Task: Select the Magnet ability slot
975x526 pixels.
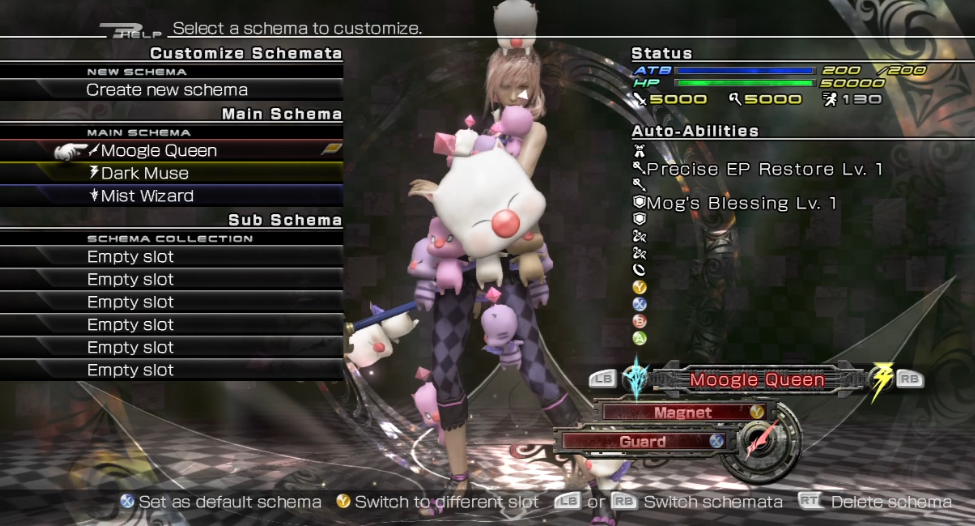Action: coord(683,412)
